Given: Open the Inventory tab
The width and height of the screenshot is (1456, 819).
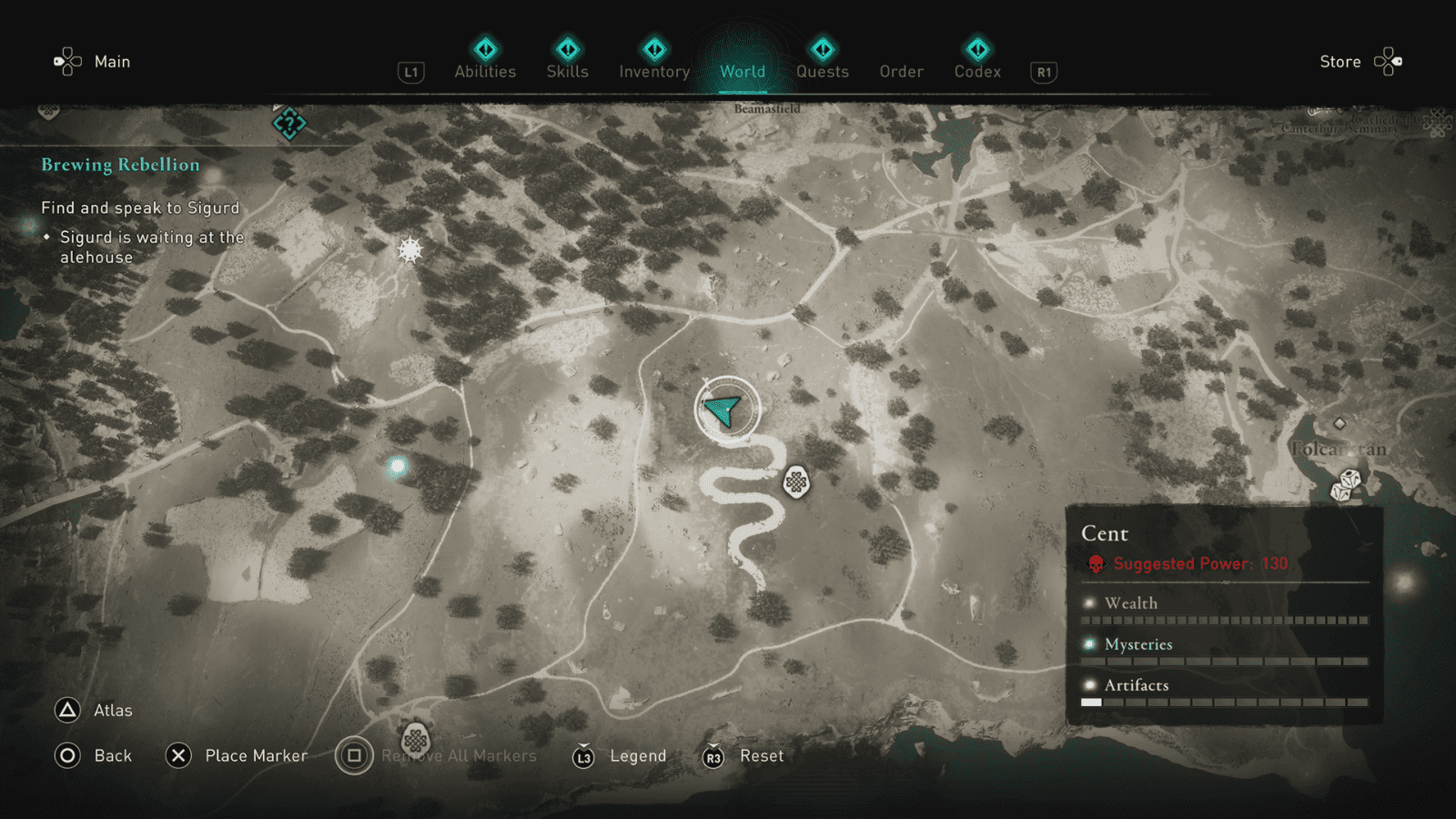Looking at the screenshot, I should pos(653,71).
